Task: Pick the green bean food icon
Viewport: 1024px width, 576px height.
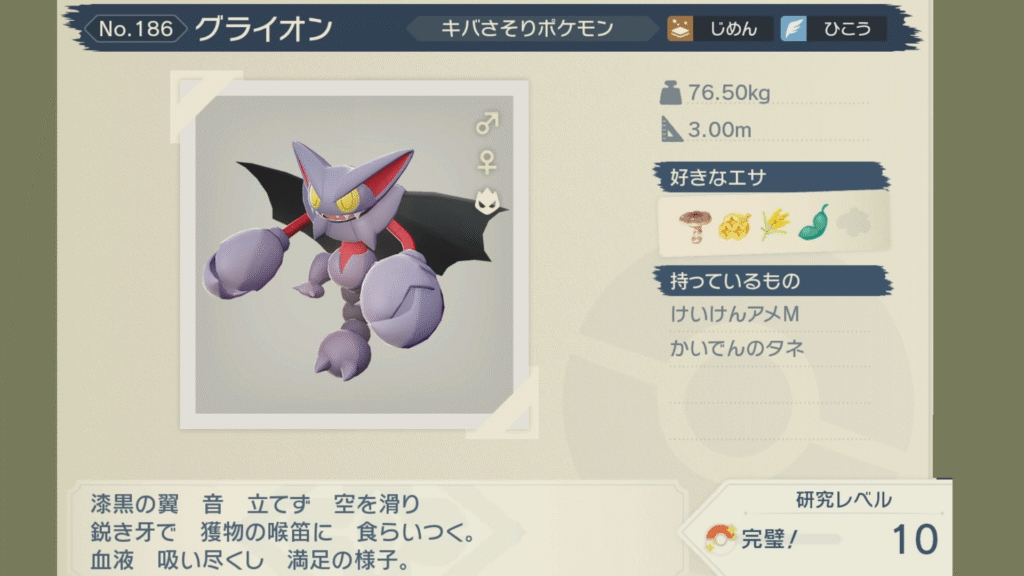Action: click(813, 224)
